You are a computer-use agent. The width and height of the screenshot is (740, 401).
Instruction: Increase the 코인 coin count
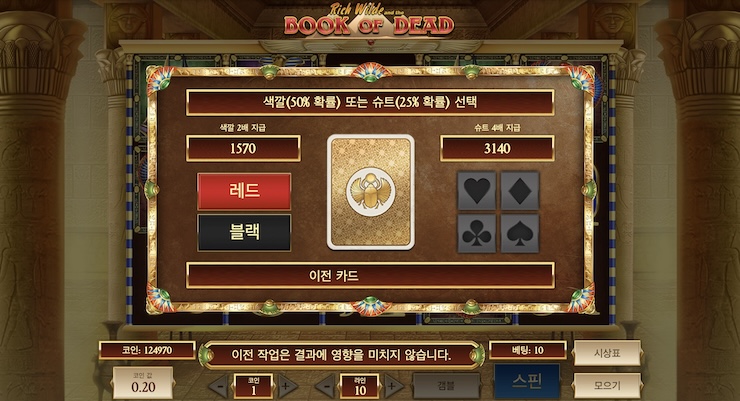coord(285,385)
